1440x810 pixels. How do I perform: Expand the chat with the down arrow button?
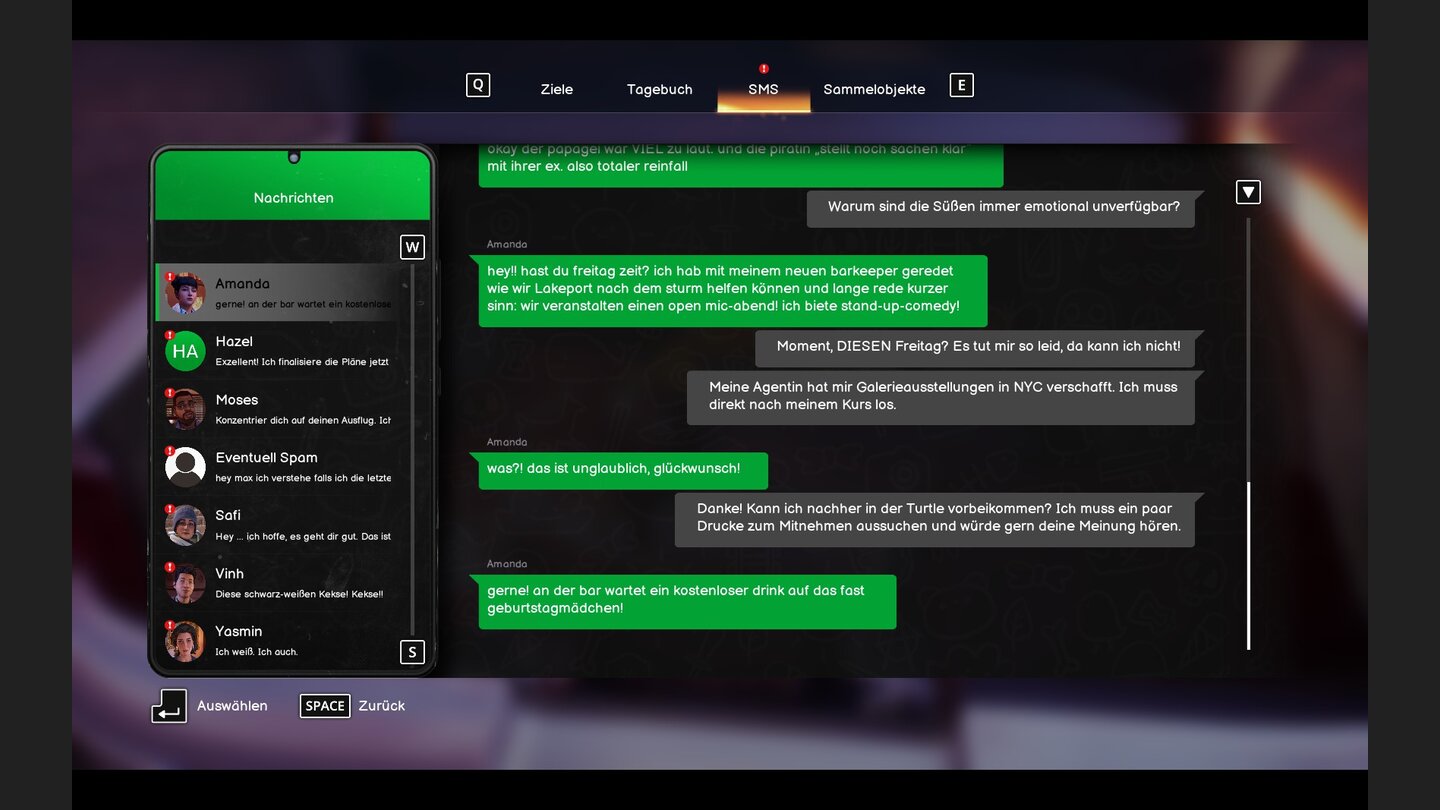(1247, 191)
